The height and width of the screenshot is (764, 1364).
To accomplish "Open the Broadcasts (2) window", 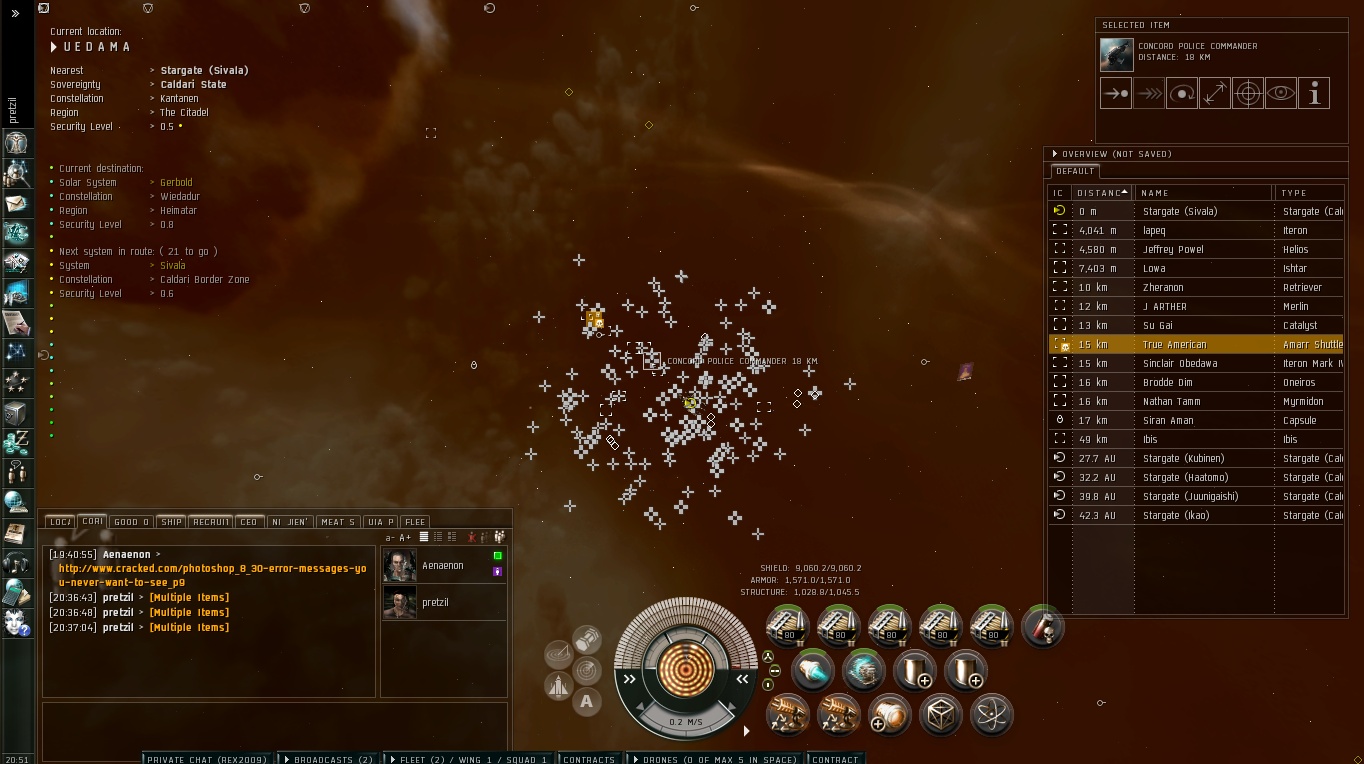I will [x=326, y=759].
